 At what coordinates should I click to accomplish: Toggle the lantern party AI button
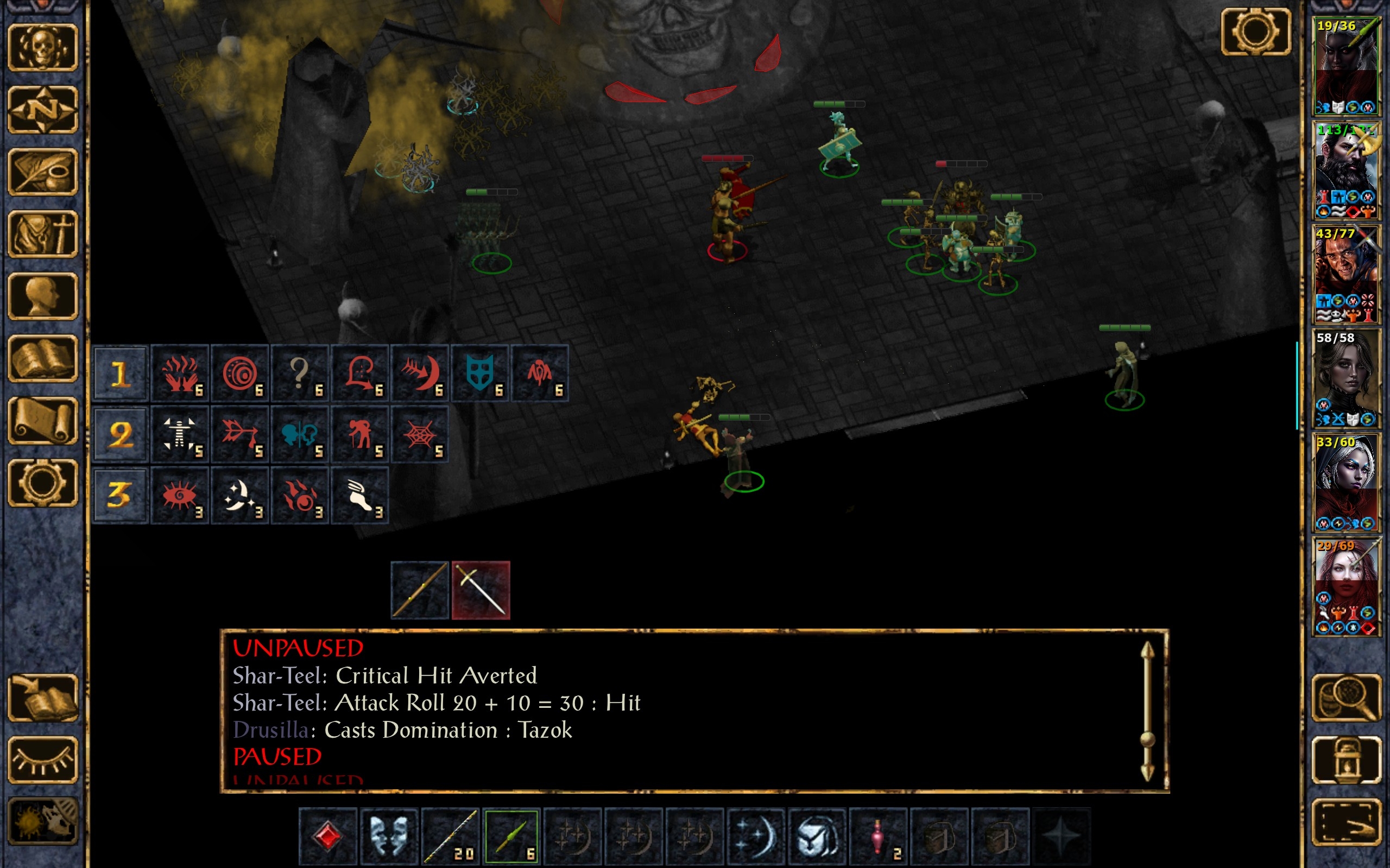[1347, 759]
